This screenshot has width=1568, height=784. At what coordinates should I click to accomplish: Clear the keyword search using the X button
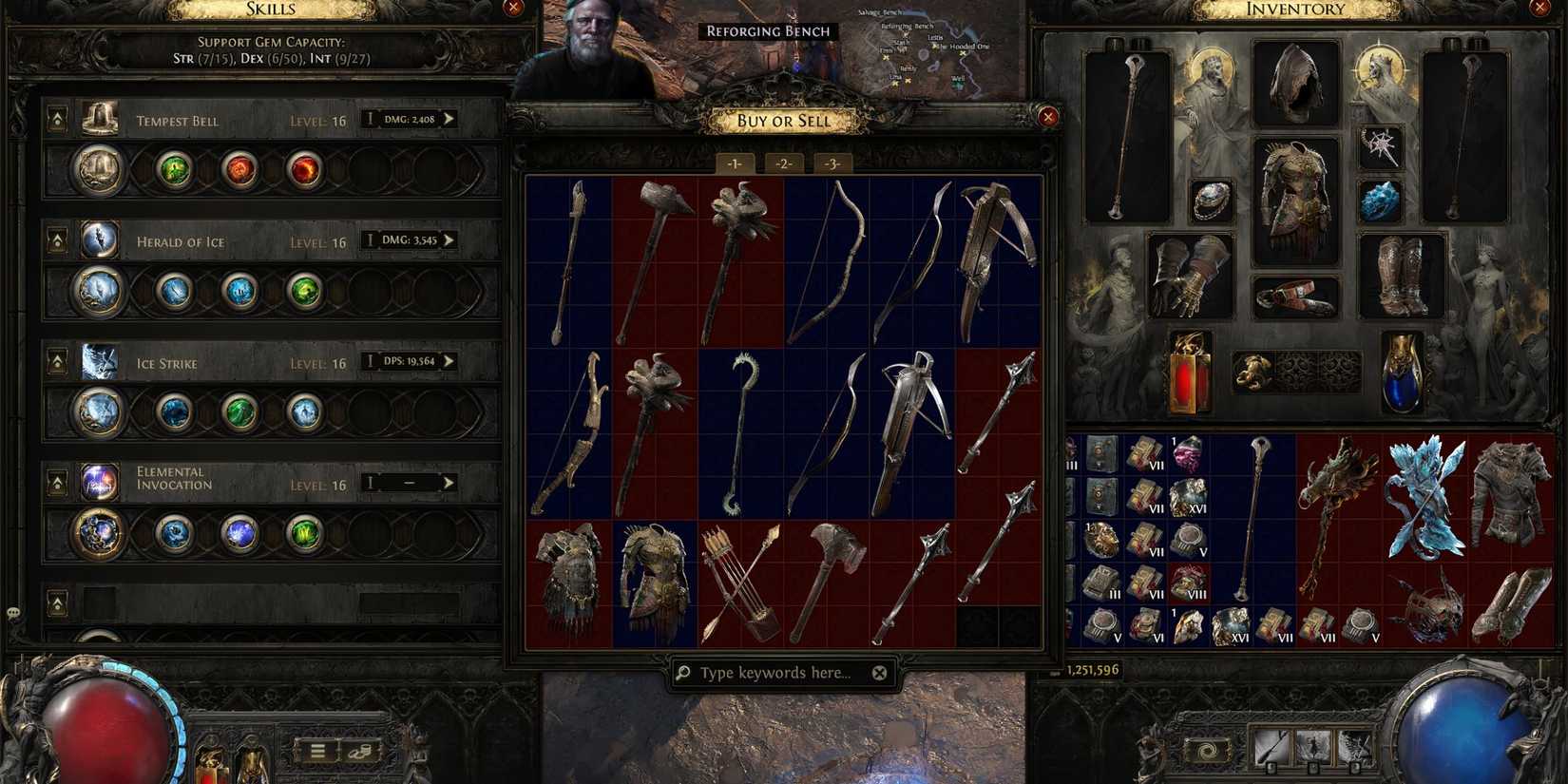click(879, 672)
